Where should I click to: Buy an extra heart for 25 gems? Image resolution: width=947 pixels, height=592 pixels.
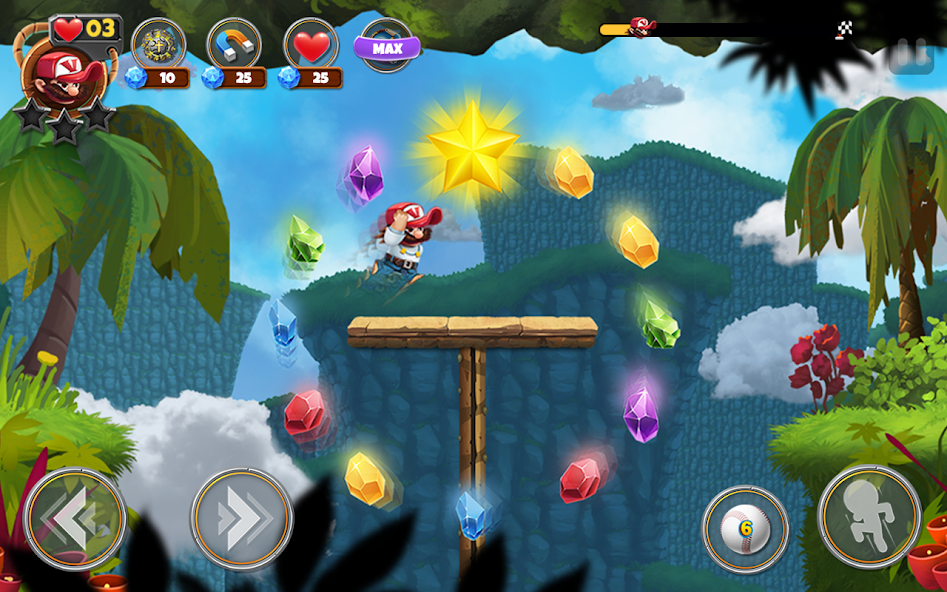(311, 45)
